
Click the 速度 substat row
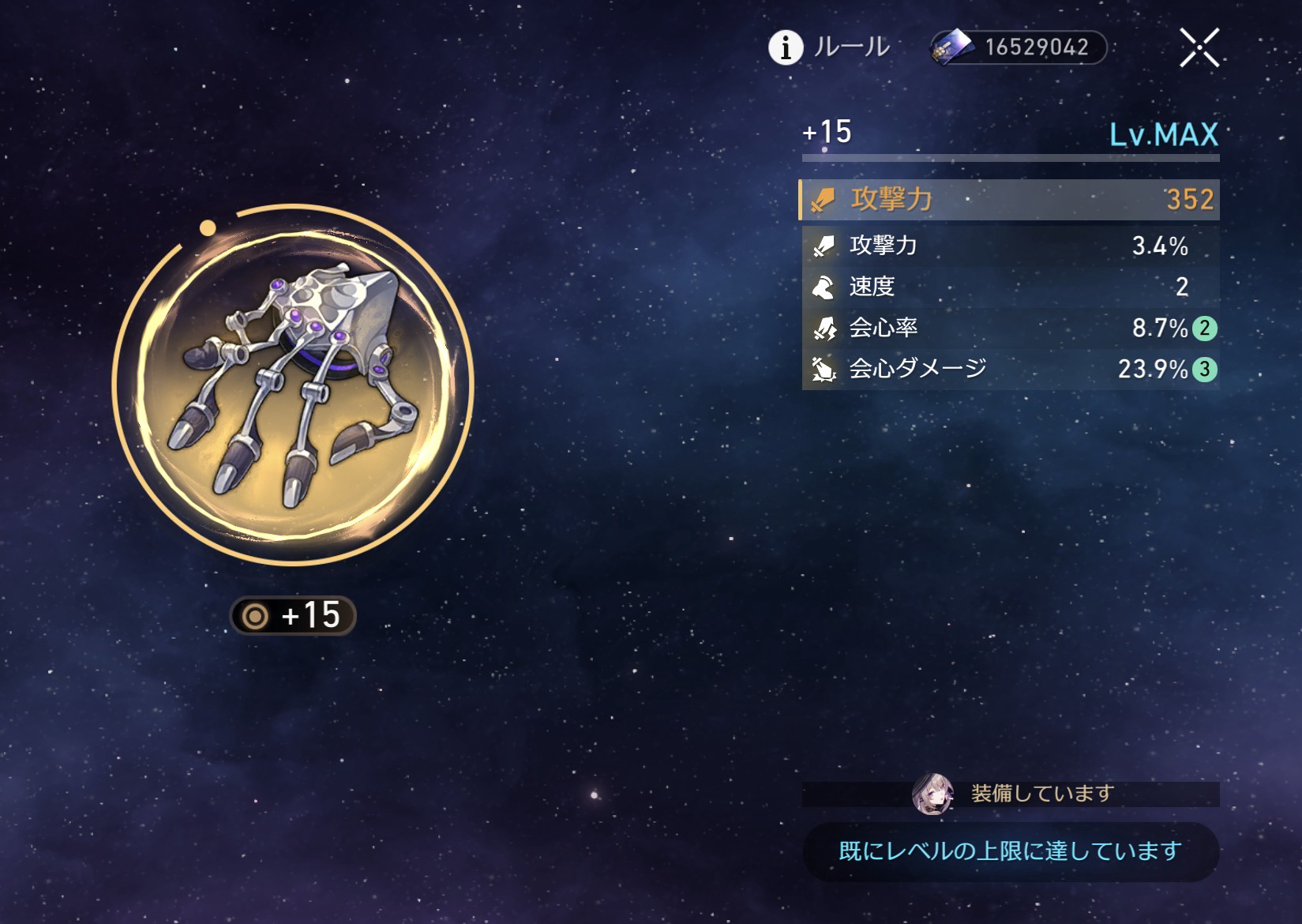point(1010,287)
